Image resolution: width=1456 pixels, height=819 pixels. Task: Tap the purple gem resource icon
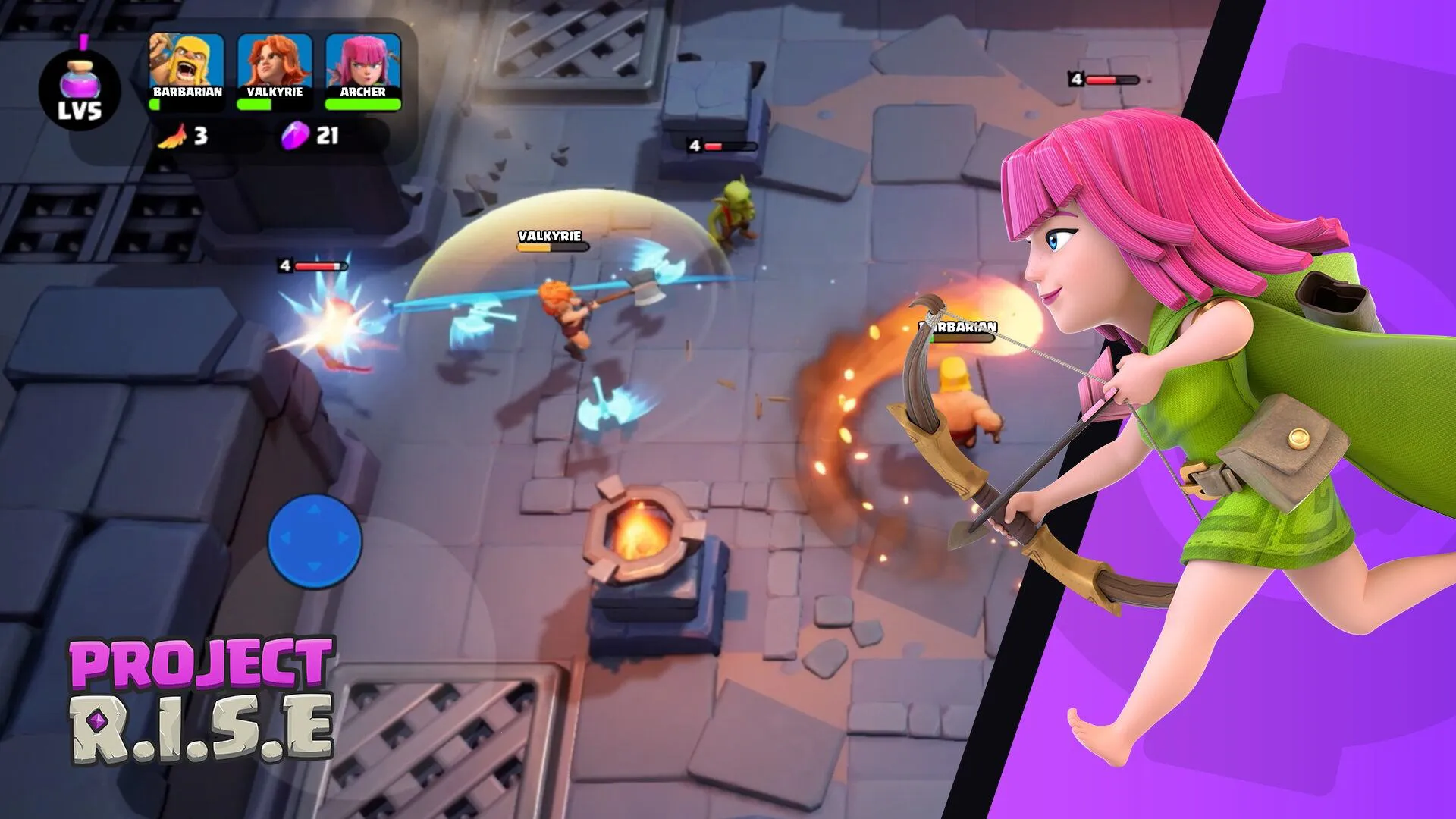click(x=296, y=138)
